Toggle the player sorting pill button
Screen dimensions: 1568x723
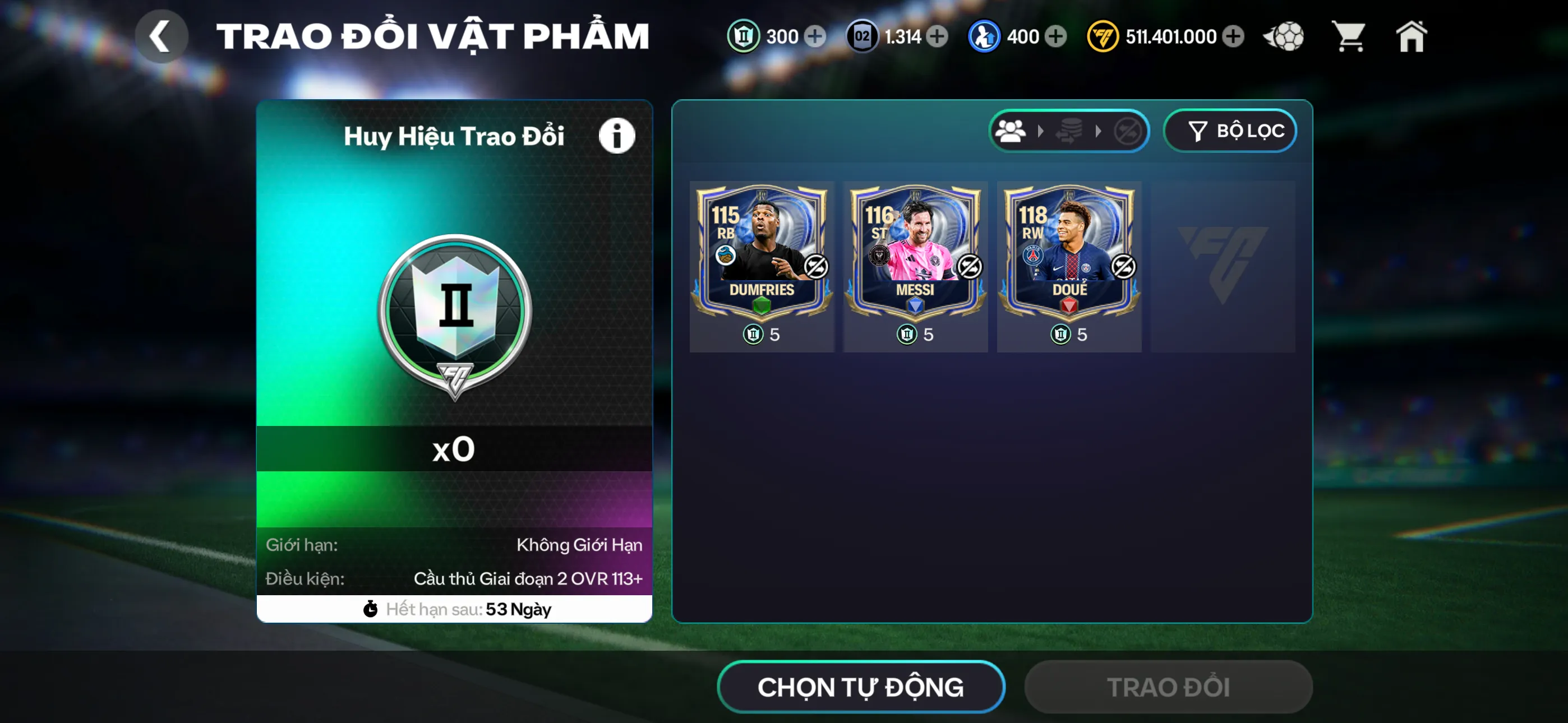1068,131
